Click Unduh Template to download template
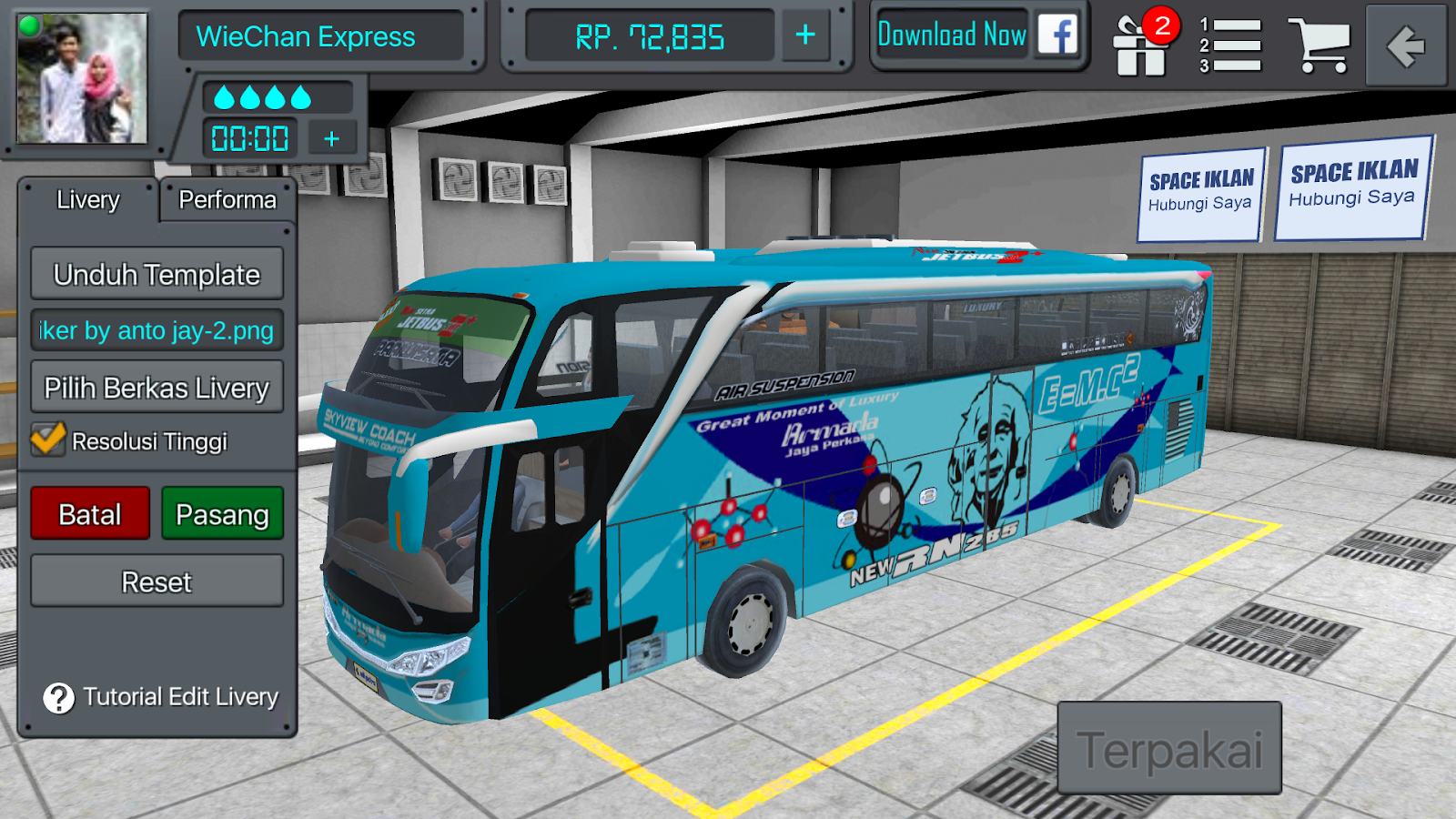1456x819 pixels. pyautogui.click(x=157, y=273)
